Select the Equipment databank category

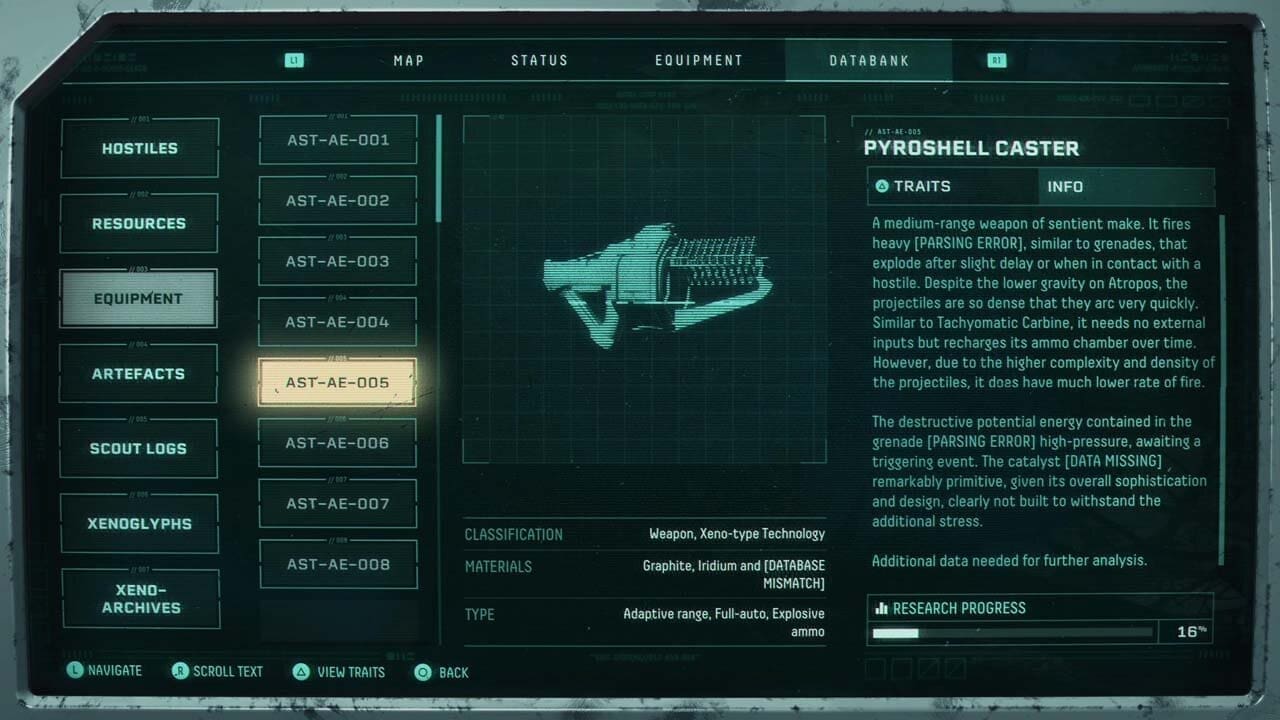coord(139,299)
